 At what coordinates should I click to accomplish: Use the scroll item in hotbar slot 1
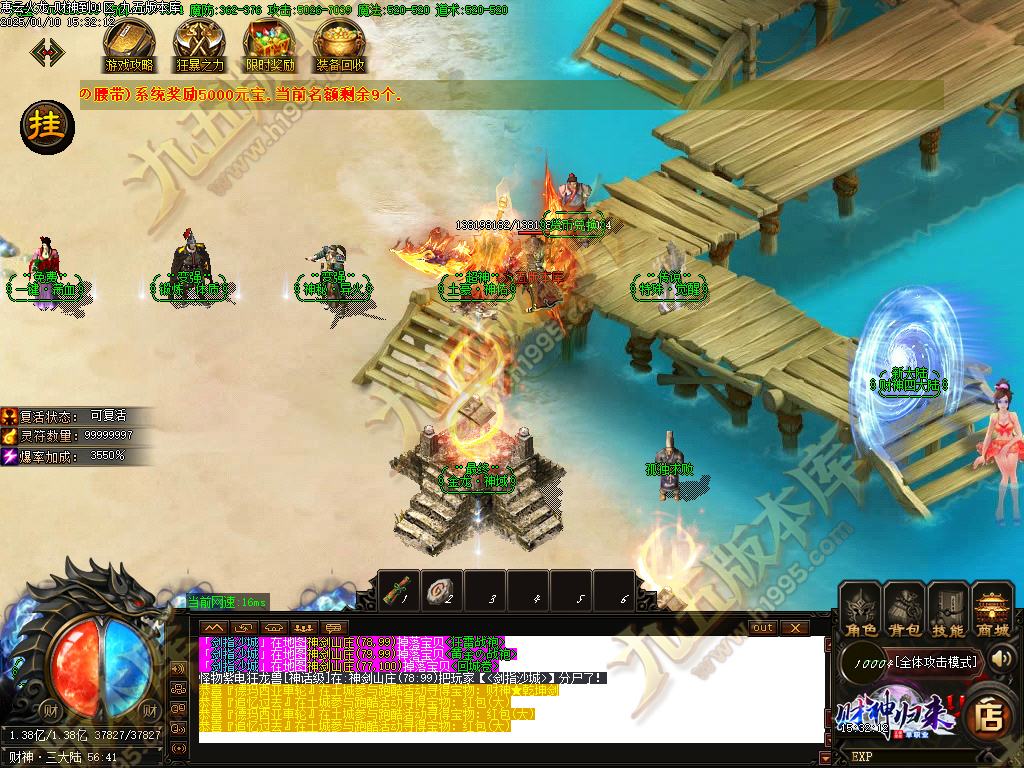tap(400, 590)
